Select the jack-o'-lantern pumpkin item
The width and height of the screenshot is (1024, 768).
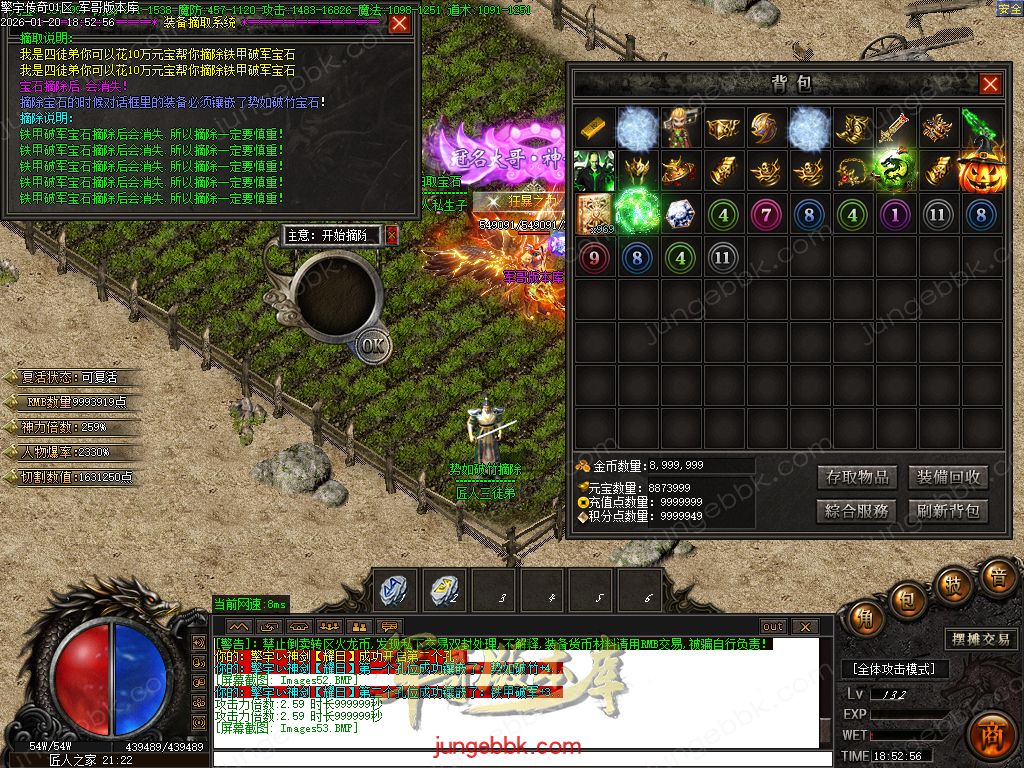coord(981,171)
